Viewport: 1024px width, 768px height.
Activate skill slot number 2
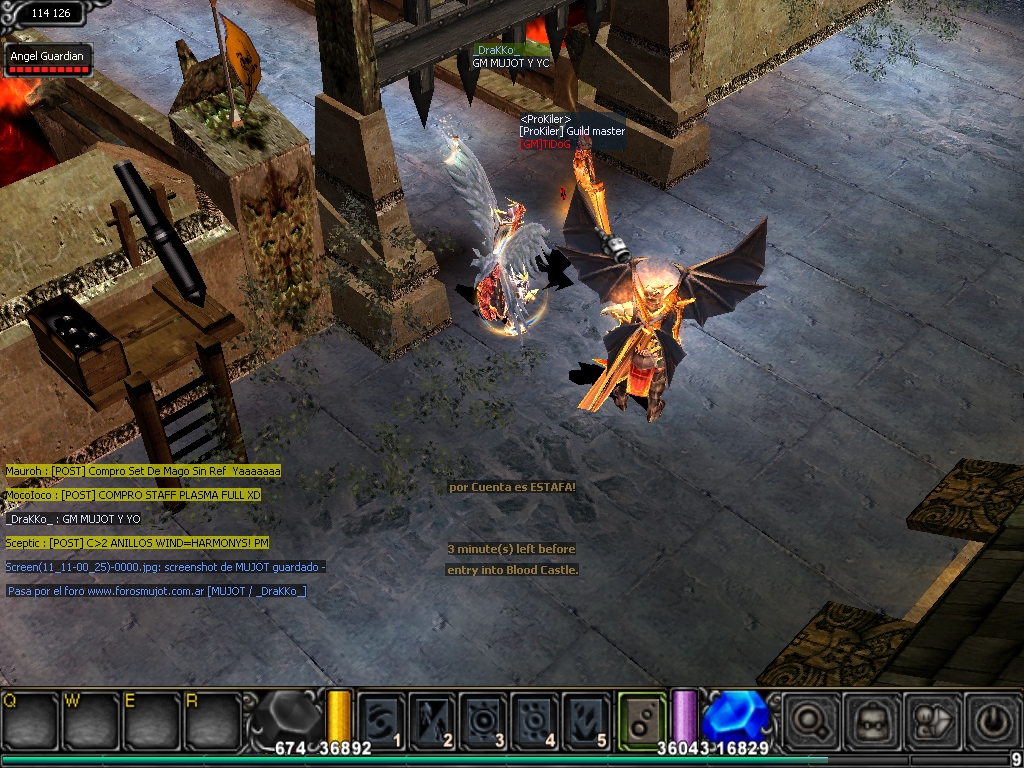434,717
